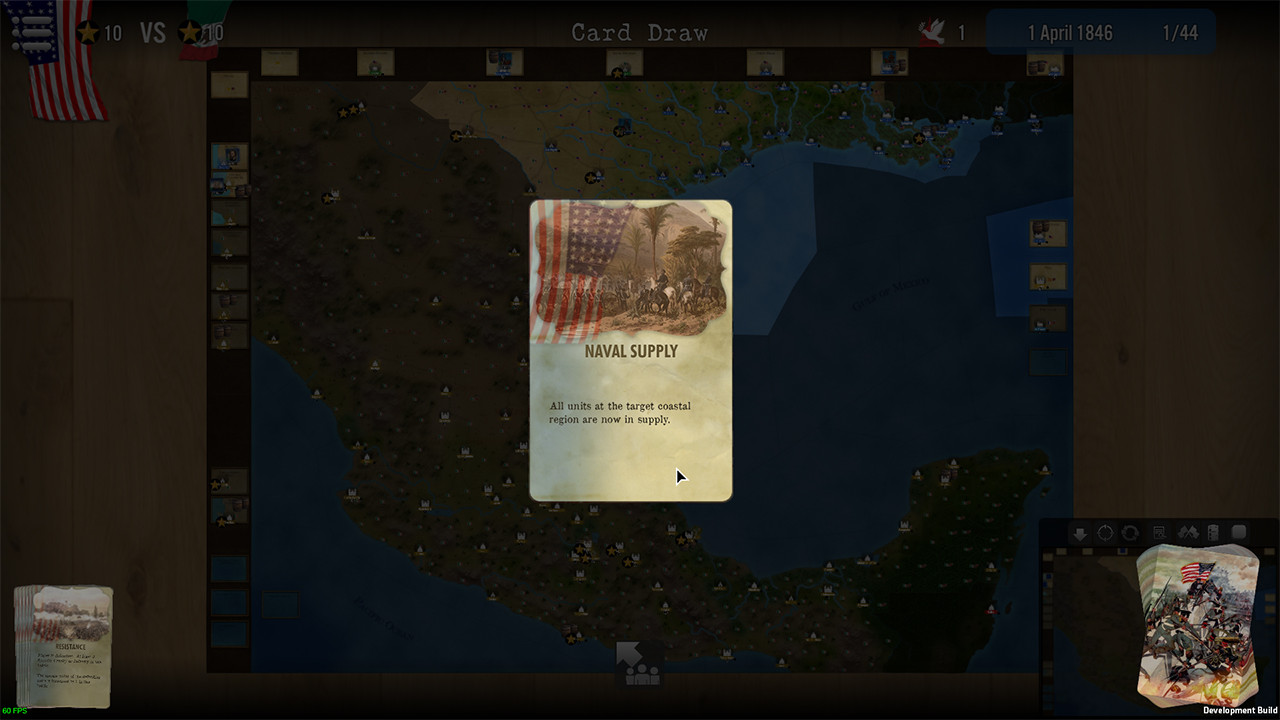Click the circular refresh arrows icon

coord(1130,533)
